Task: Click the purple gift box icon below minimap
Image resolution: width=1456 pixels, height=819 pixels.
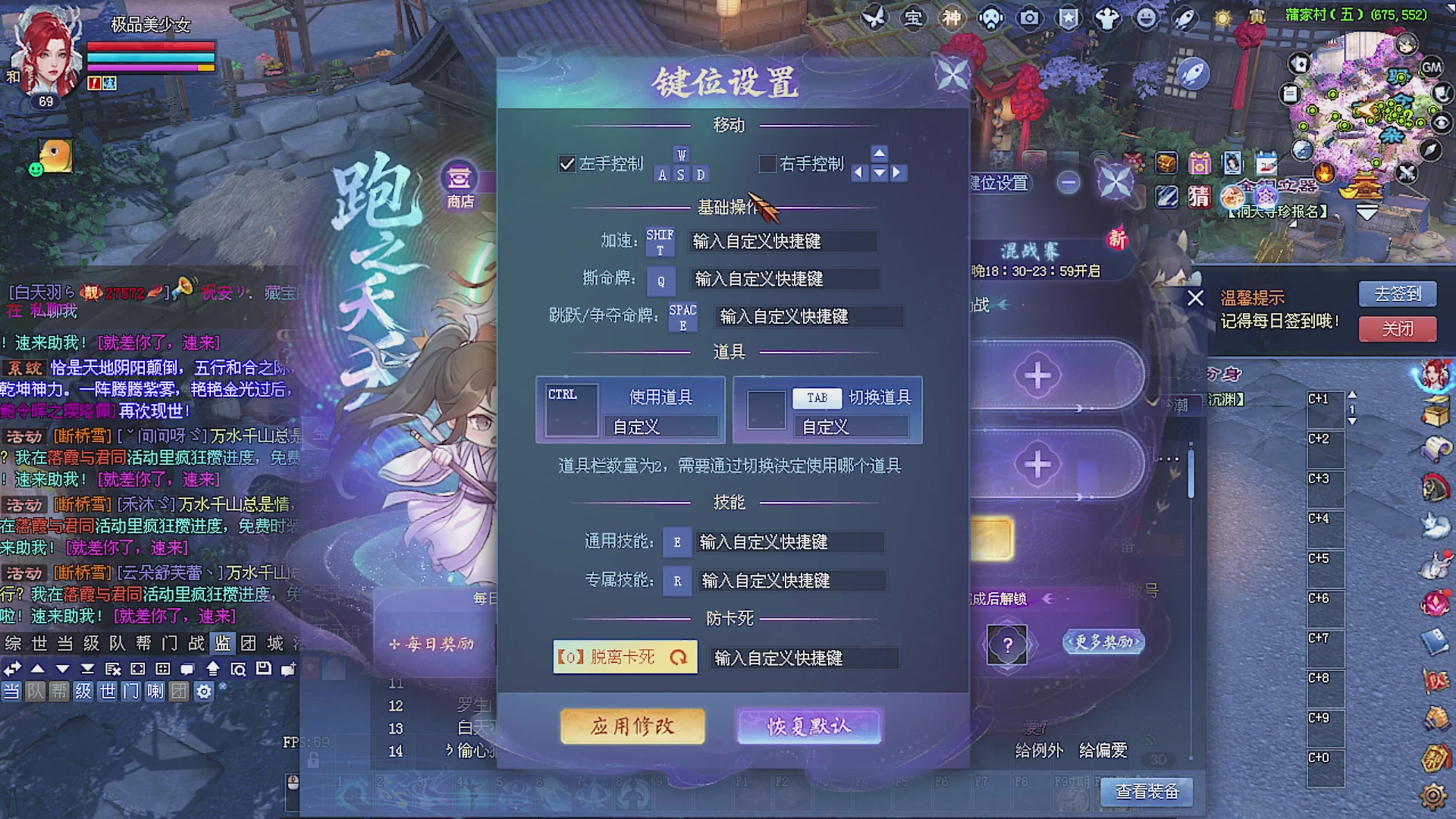Action: coord(1200,163)
